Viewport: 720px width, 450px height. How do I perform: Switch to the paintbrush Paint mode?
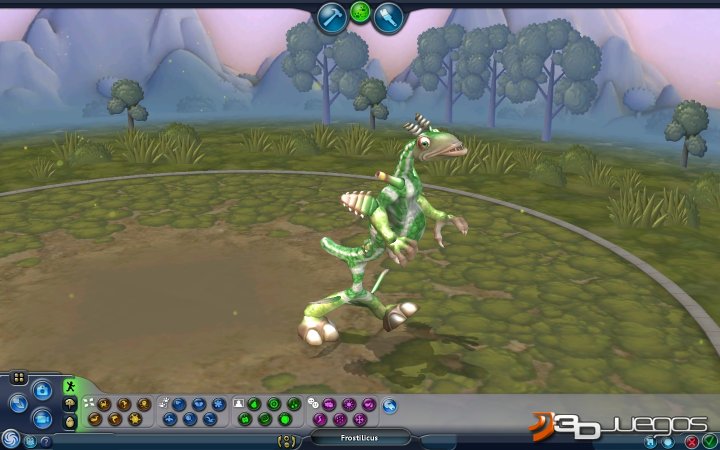[388, 17]
